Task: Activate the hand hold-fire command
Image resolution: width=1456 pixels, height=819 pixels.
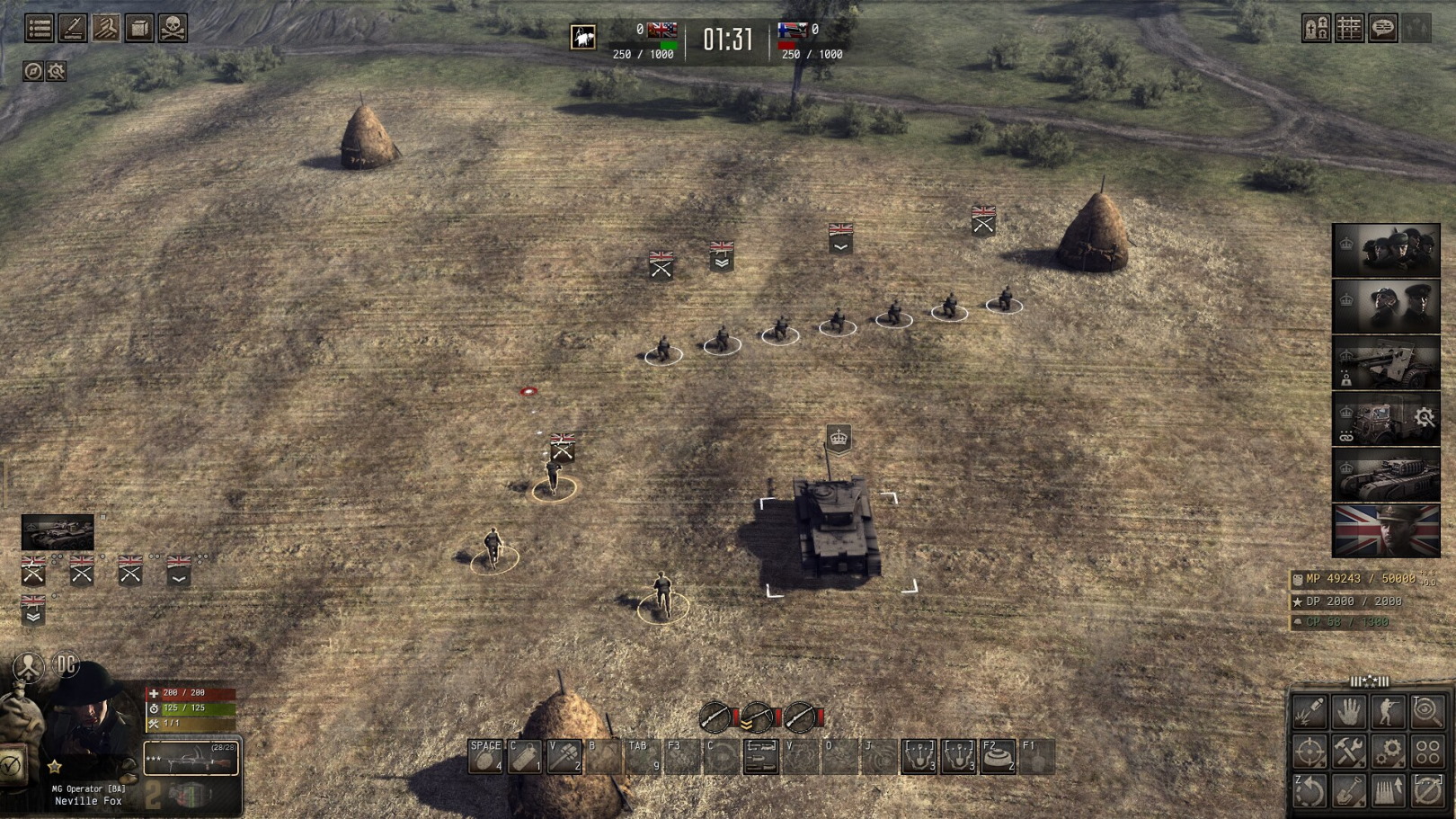Action: click(1349, 712)
